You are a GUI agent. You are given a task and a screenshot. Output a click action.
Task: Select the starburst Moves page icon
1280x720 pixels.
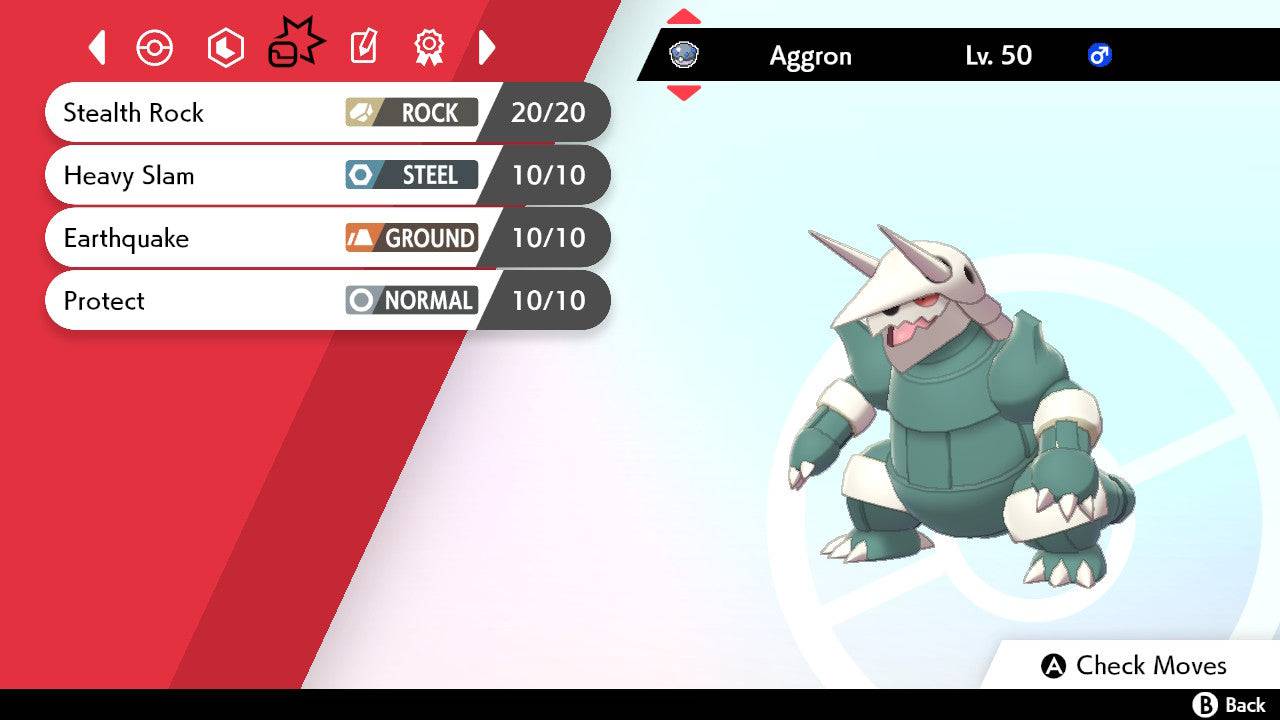click(295, 42)
